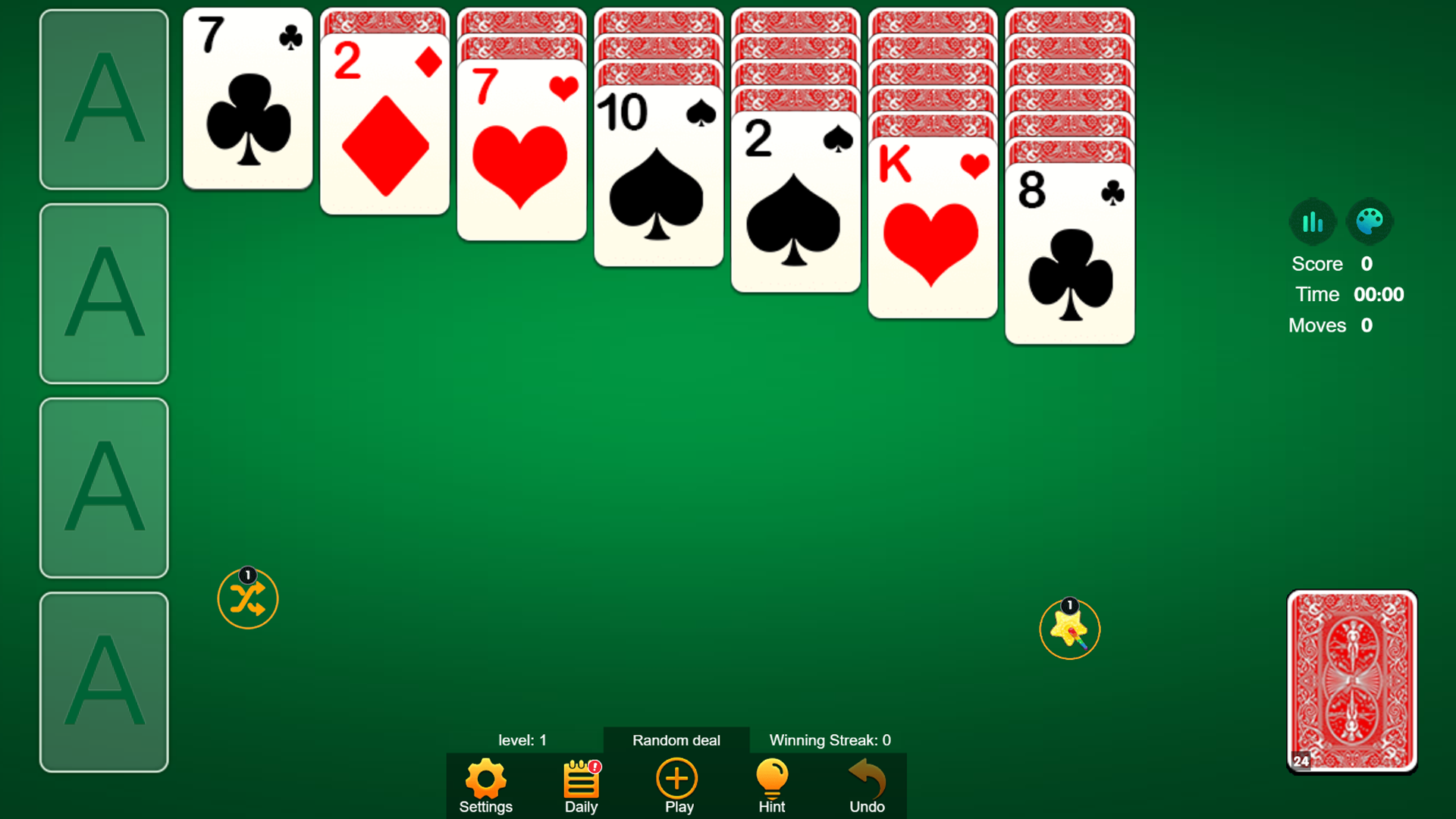Switch to the Random deal tab
1456x819 pixels.
coord(676,740)
